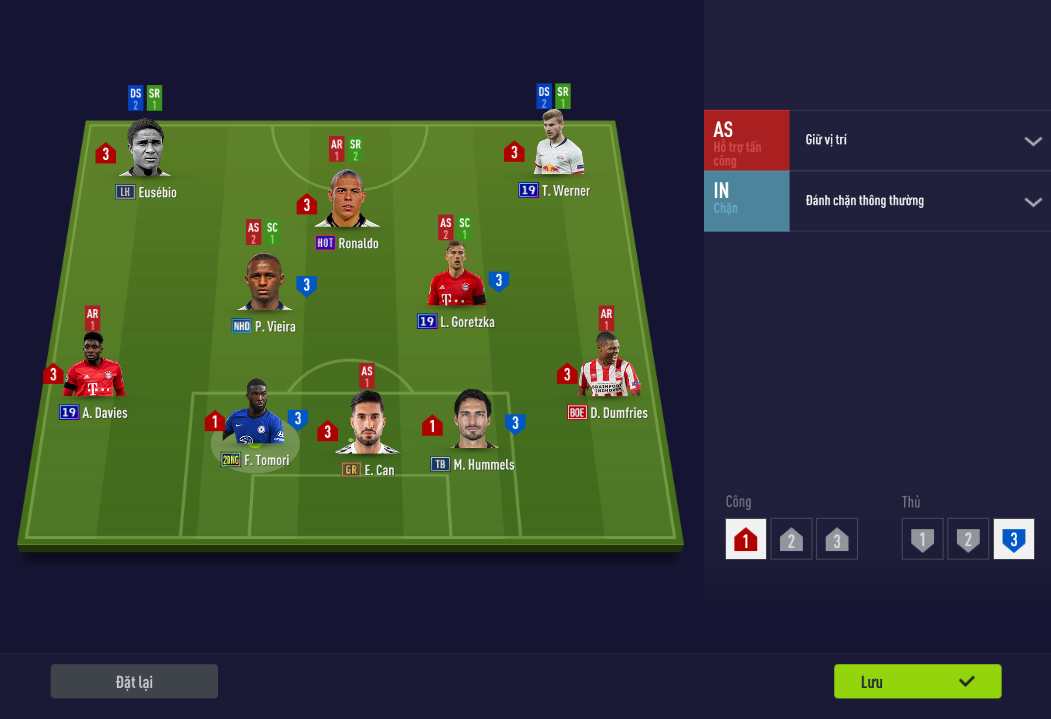Select E. Can in defense
Image resolution: width=1051 pixels, height=719 pixels.
366,426
